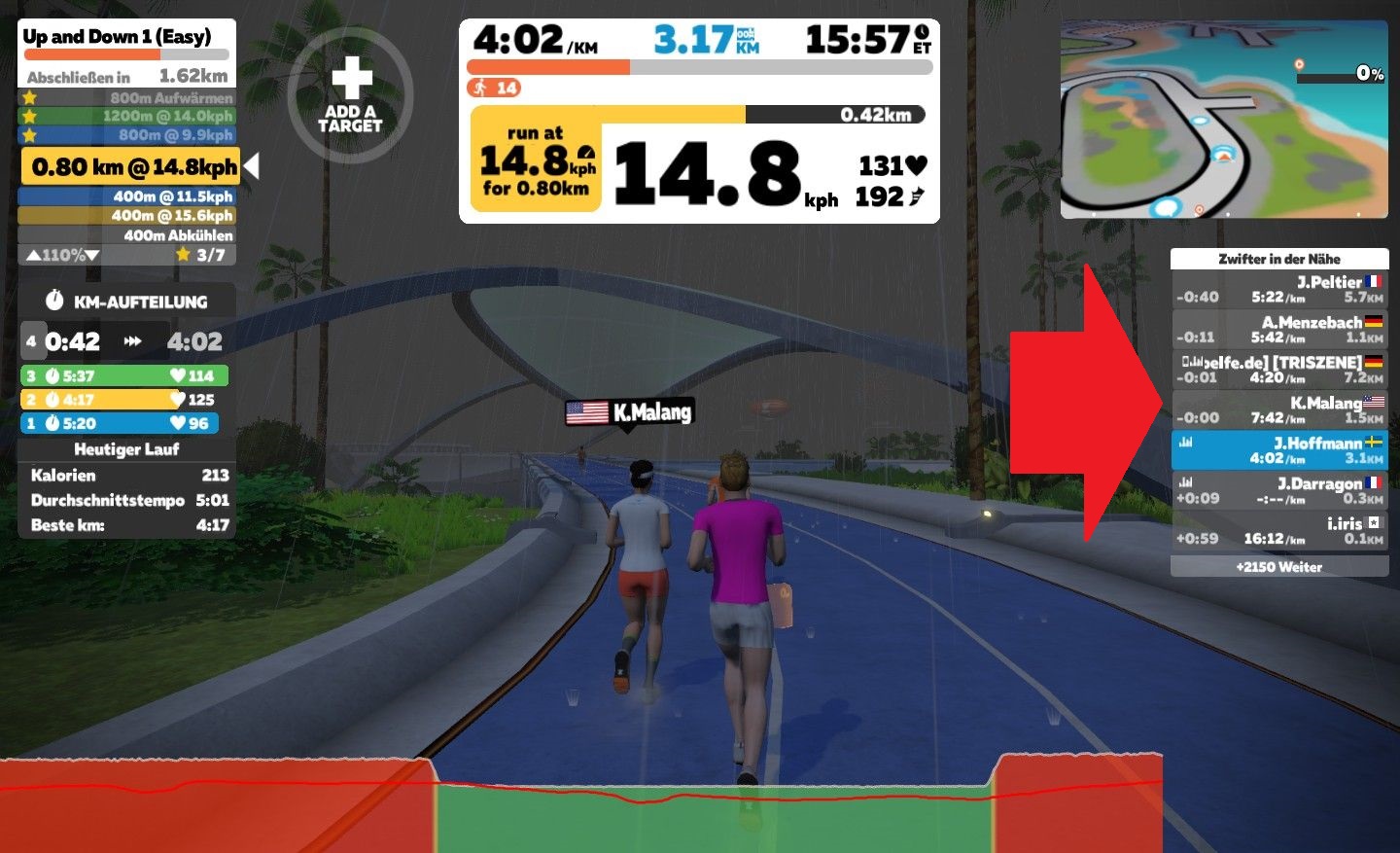Click the K.Malang name tag above runner
The width and height of the screenshot is (1400, 853).
coord(630,412)
